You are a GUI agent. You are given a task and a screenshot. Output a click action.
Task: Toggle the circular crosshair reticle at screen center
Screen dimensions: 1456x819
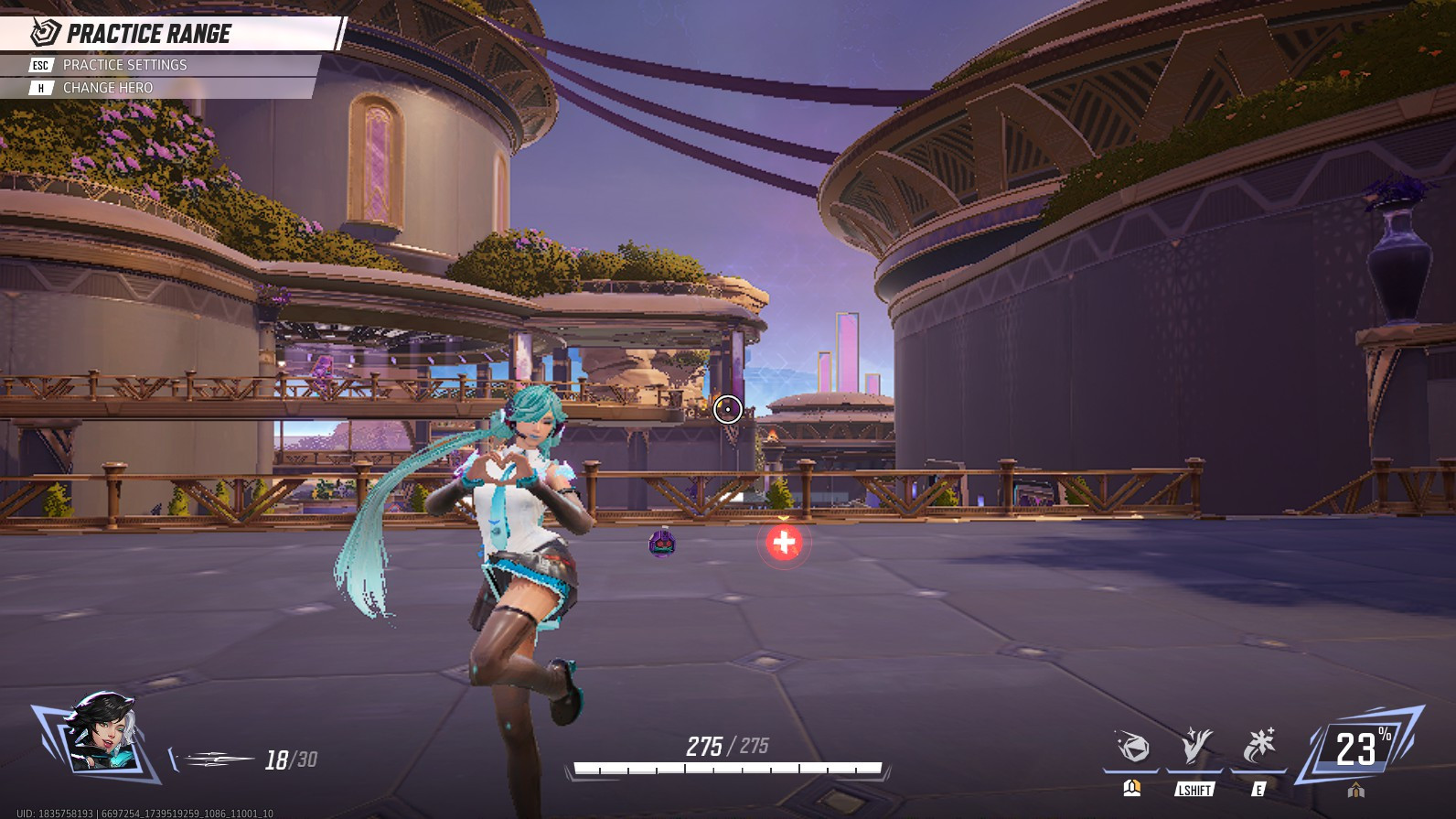[726, 409]
